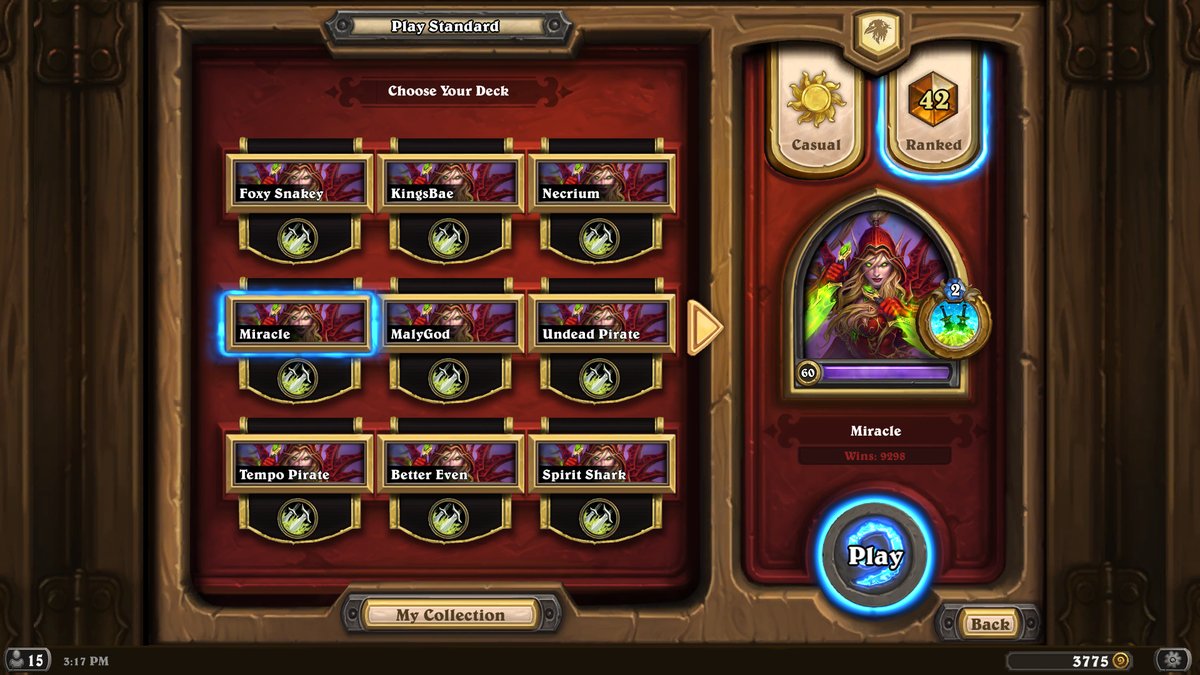
Task: Select the Miracle deck tile
Action: 299,324
